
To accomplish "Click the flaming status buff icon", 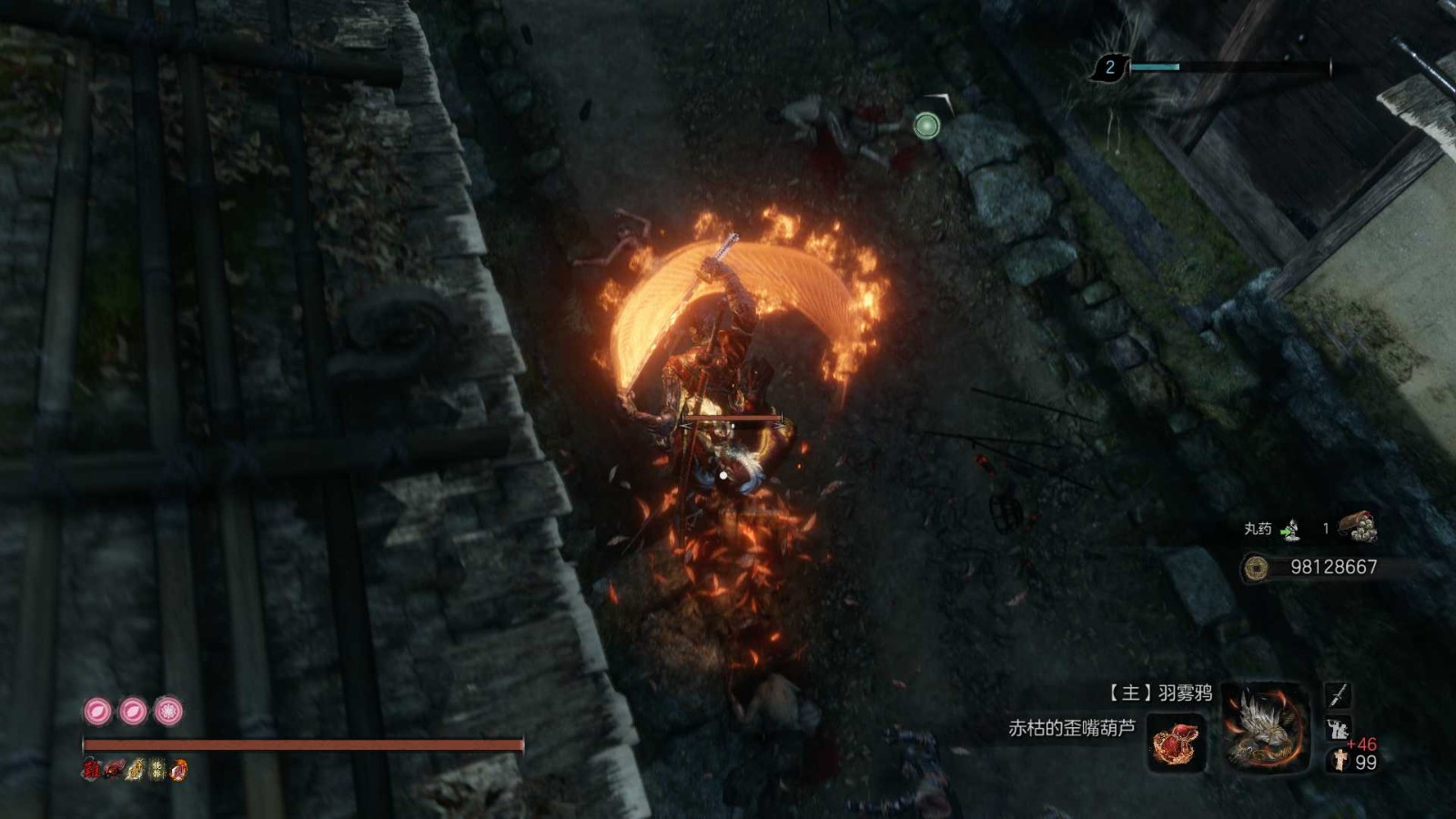I will 178,770.
